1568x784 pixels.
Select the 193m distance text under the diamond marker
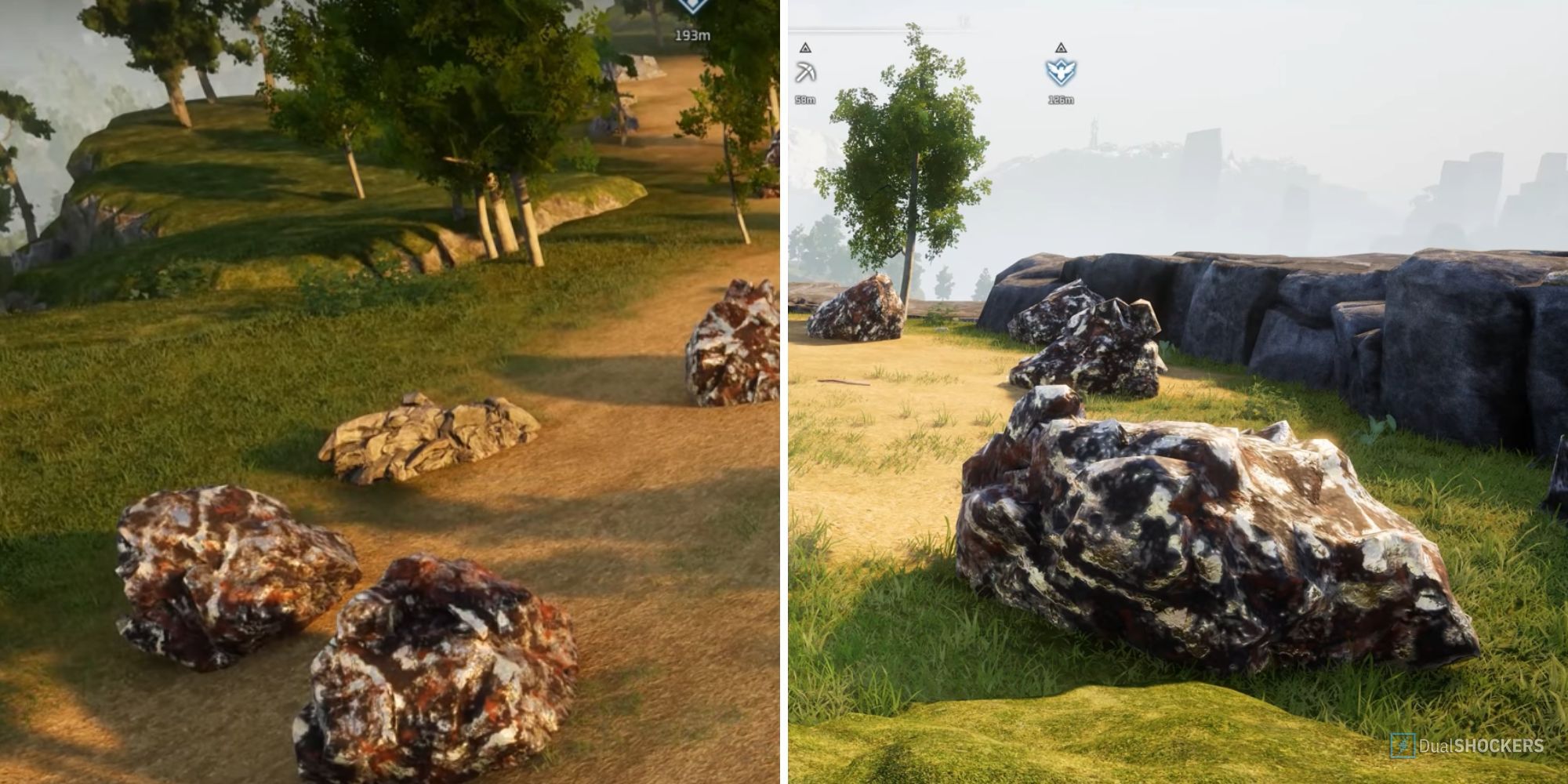coord(693,35)
